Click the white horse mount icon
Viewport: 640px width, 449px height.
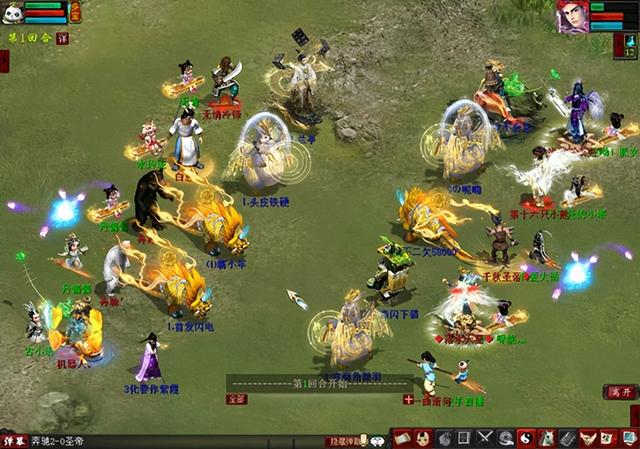tap(546, 438)
